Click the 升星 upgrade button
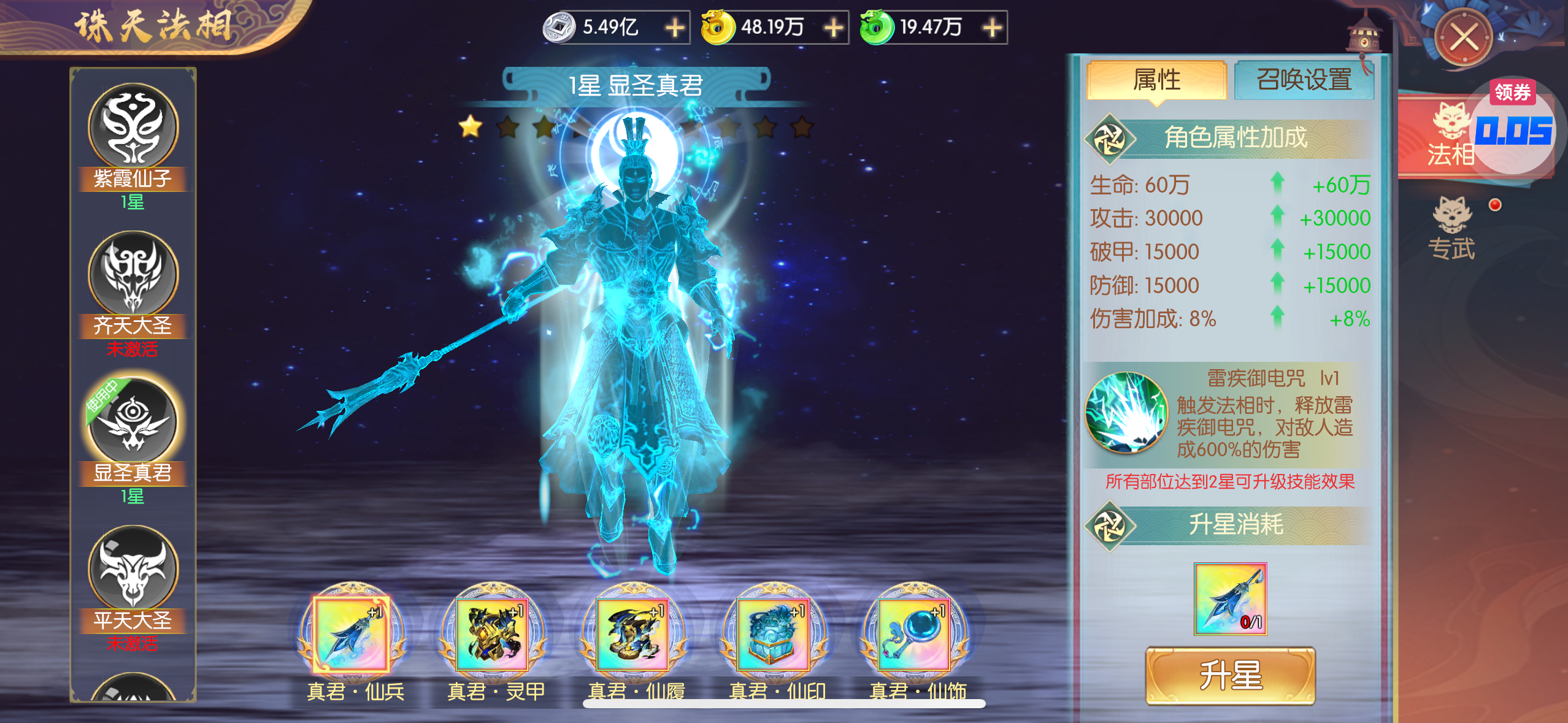The height and width of the screenshot is (723, 1568). pyautogui.click(x=1230, y=675)
